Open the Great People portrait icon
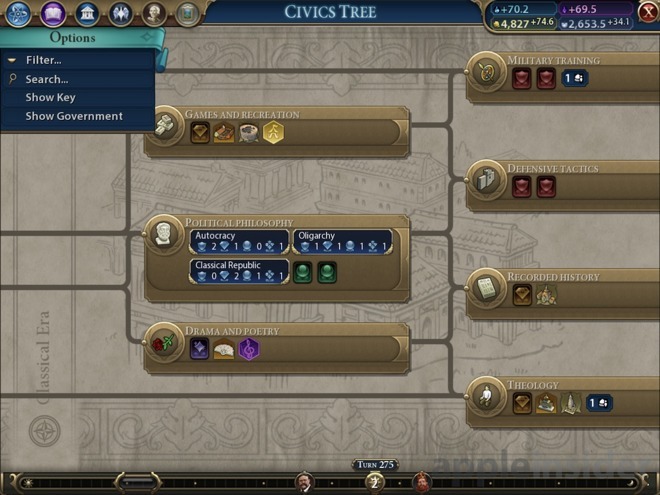This screenshot has width=660, height=495. point(154,13)
